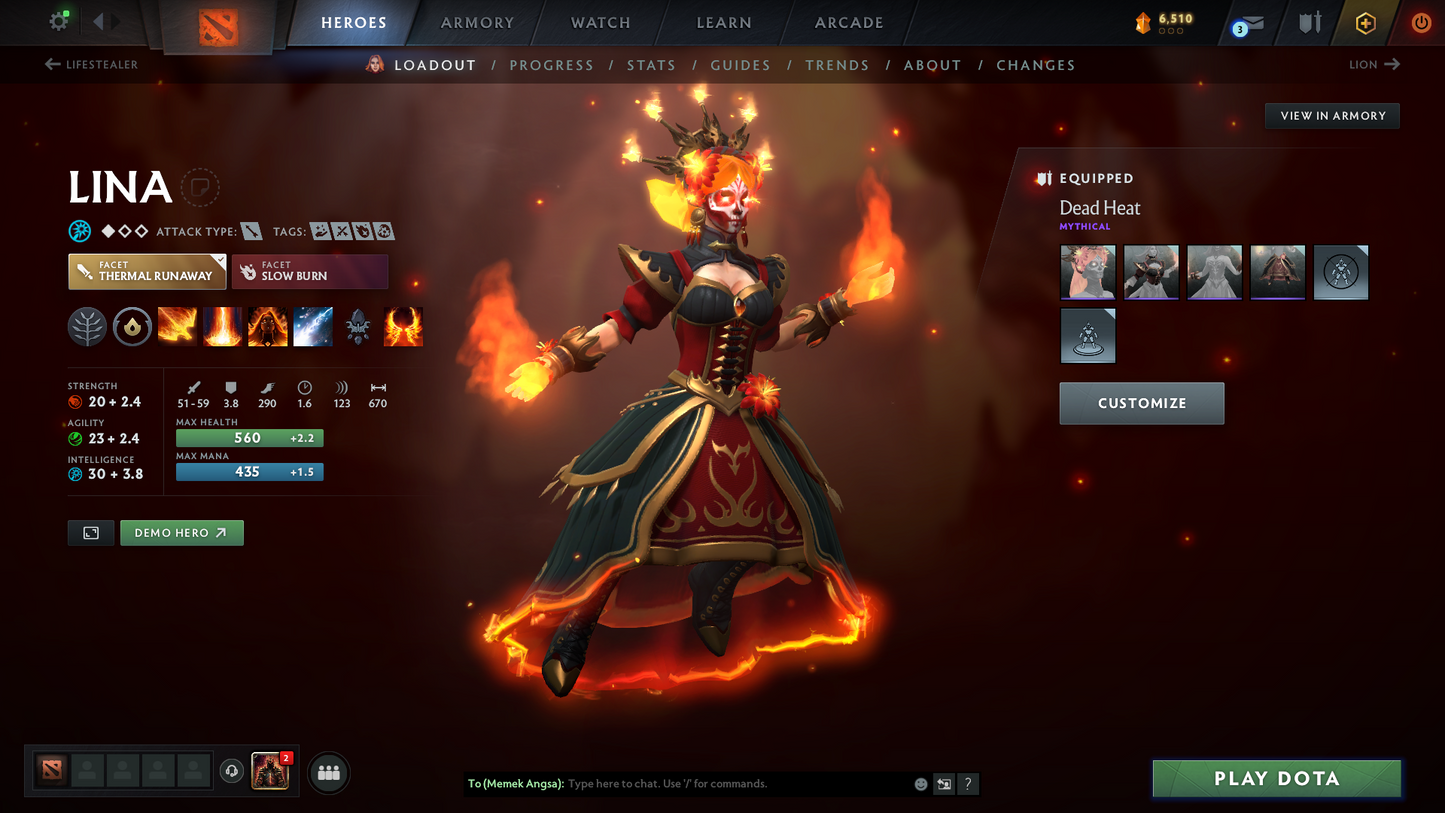
Task: View the Laguna Blade ability icon
Action: [x=313, y=327]
